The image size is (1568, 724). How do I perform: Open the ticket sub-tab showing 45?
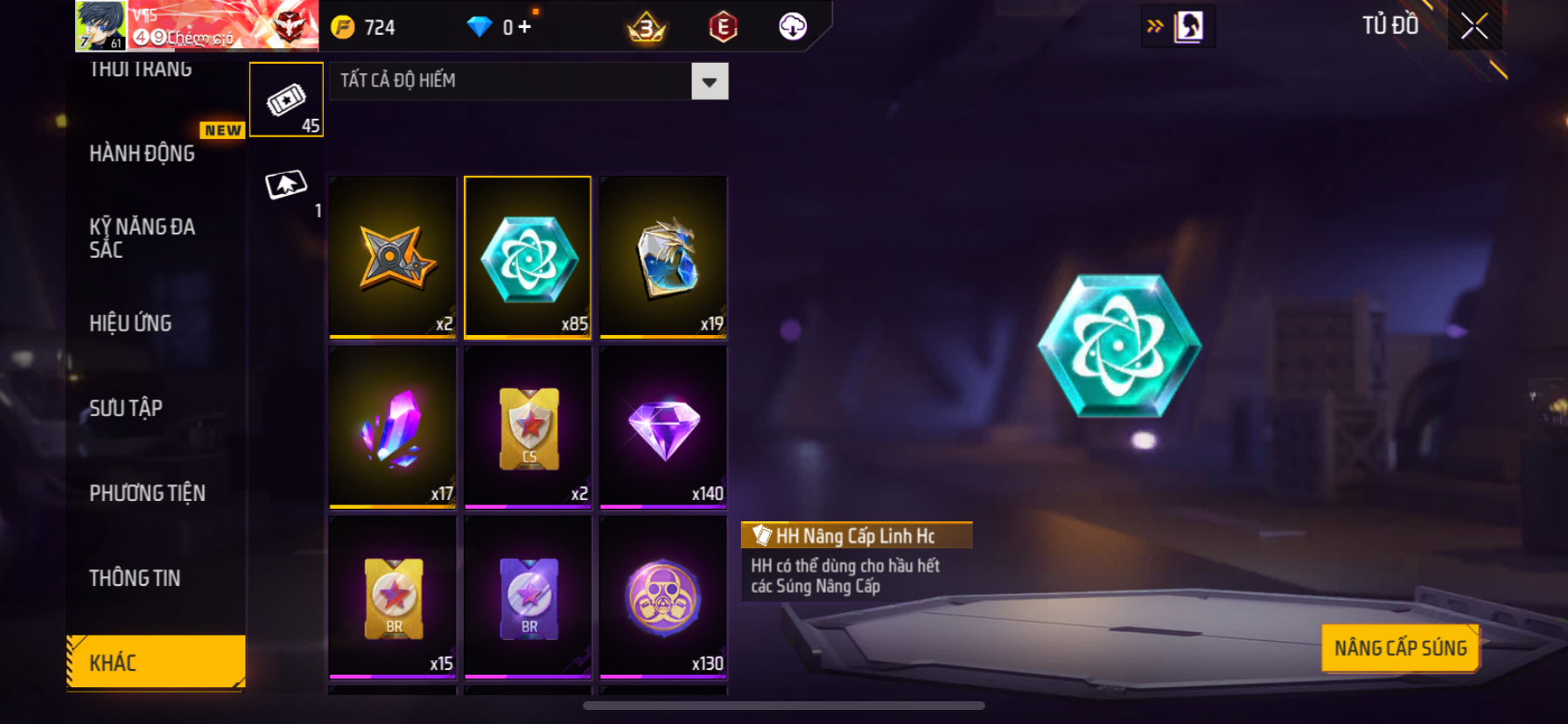coord(286,101)
